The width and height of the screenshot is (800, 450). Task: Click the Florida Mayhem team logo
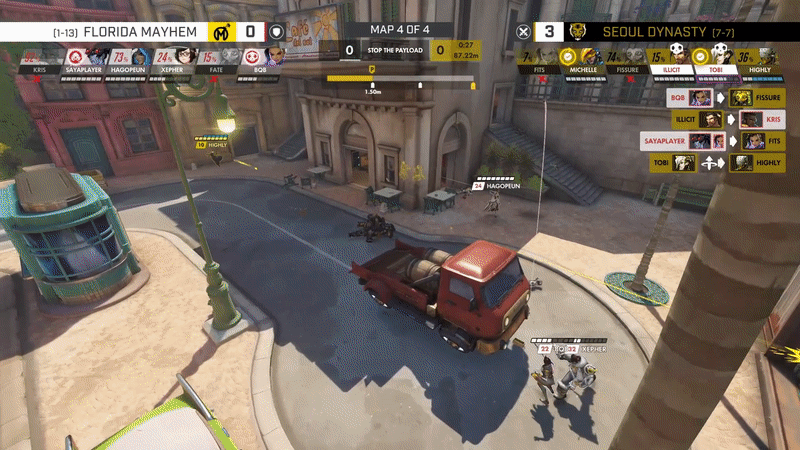(222, 31)
